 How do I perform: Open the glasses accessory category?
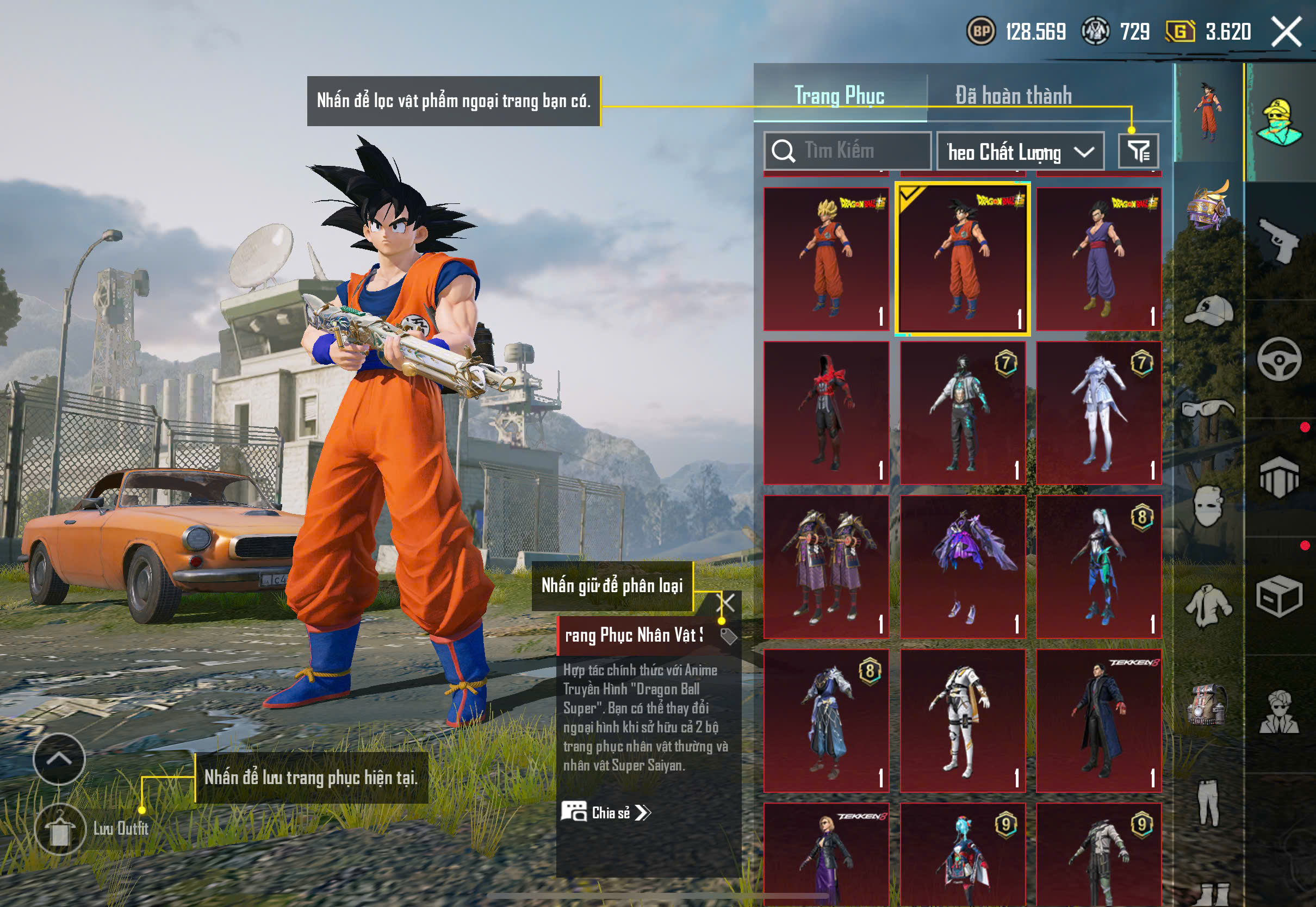click(1208, 408)
